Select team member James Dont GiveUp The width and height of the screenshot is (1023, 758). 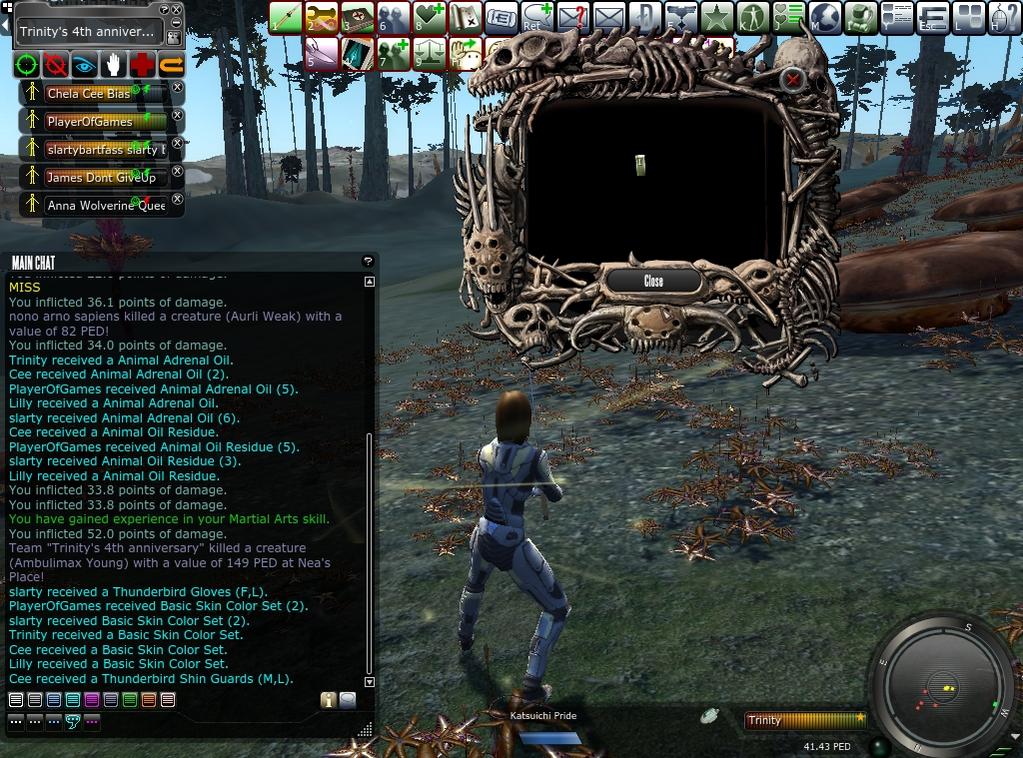point(95,177)
